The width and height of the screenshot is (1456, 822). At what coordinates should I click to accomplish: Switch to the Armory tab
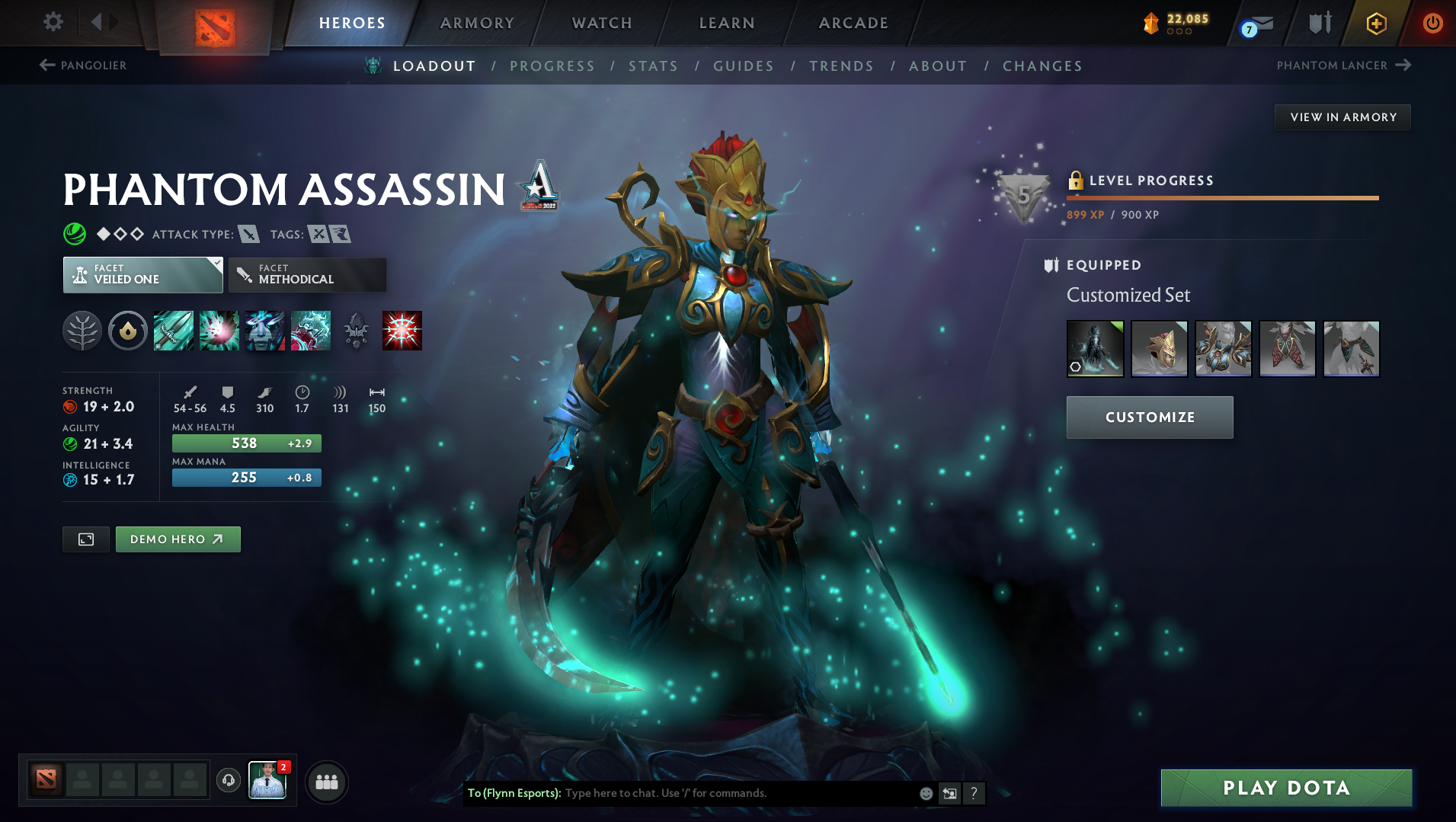coord(477,23)
